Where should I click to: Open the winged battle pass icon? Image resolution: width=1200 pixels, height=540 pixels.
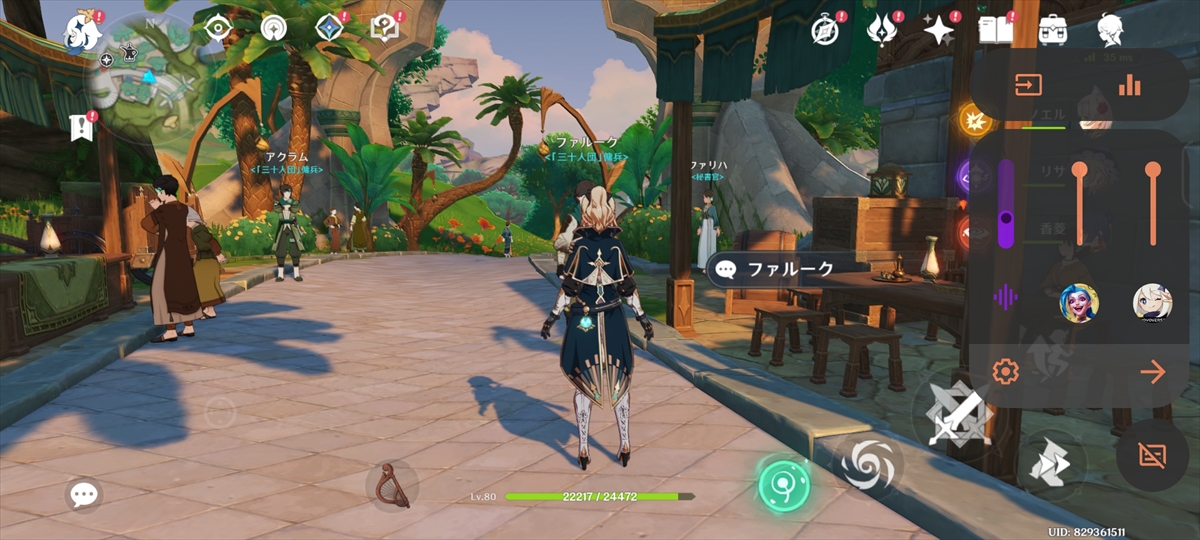pyautogui.click(x=883, y=30)
